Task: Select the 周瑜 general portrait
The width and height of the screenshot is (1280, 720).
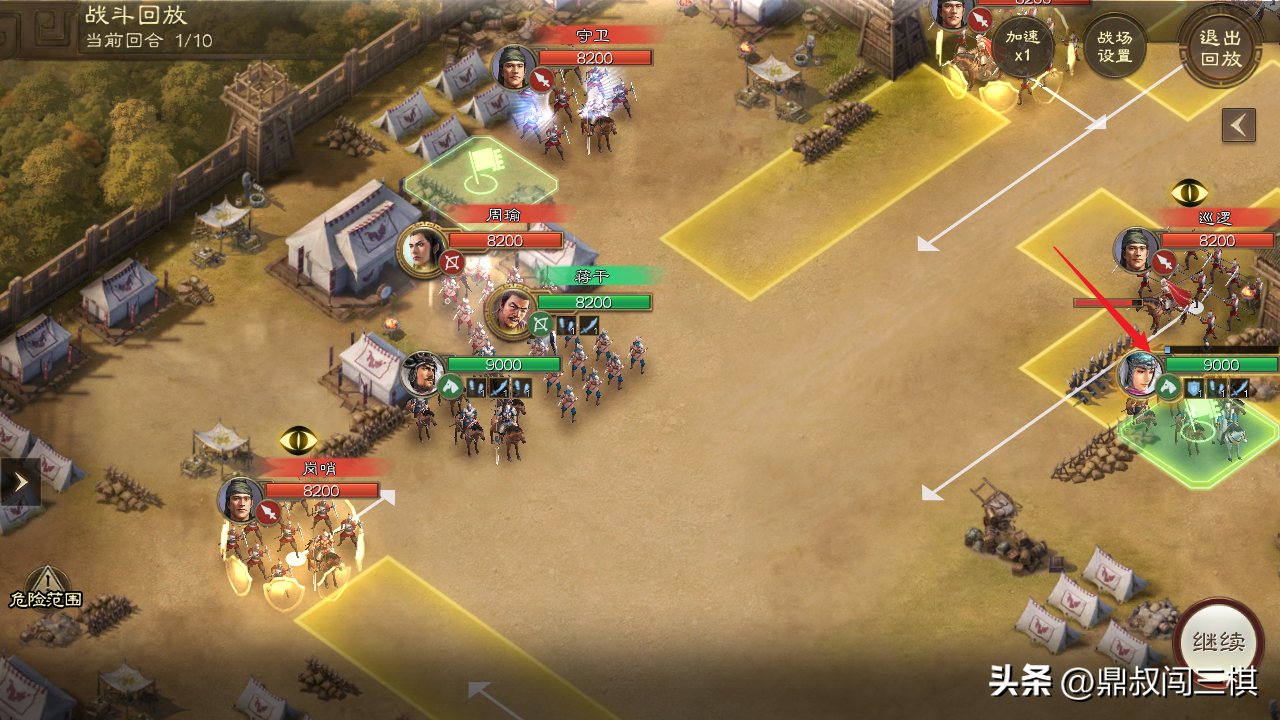Action: tap(423, 250)
